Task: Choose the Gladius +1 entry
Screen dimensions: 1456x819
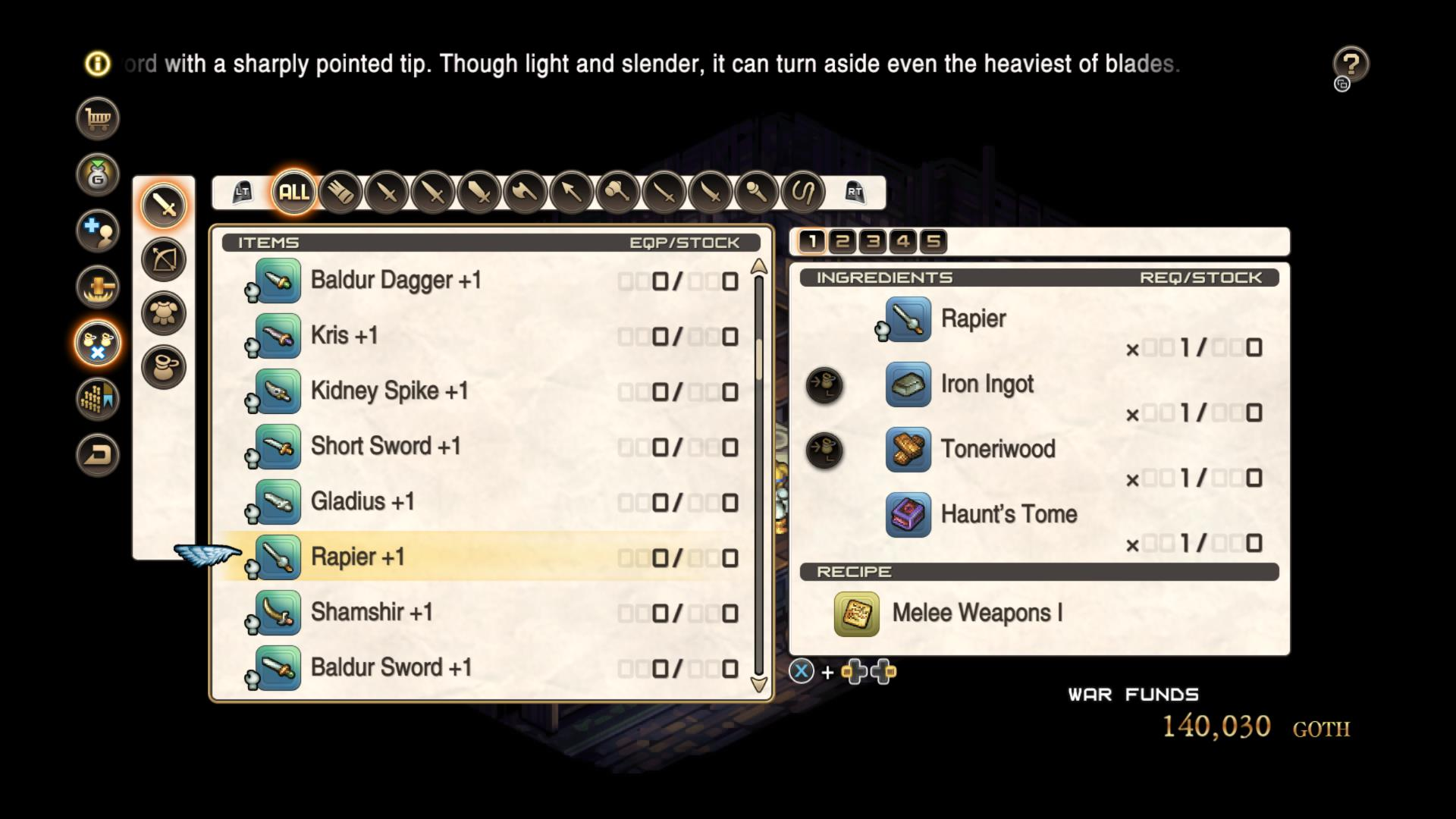Action: pyautogui.click(x=362, y=502)
